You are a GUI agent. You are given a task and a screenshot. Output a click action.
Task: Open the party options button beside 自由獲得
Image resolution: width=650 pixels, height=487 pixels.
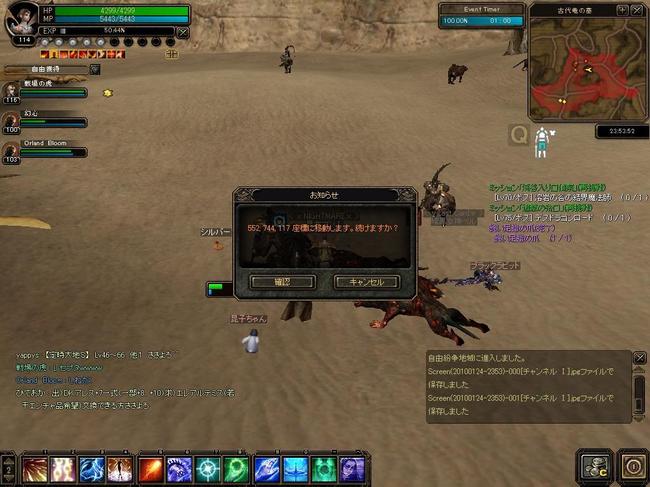[x=95, y=69]
